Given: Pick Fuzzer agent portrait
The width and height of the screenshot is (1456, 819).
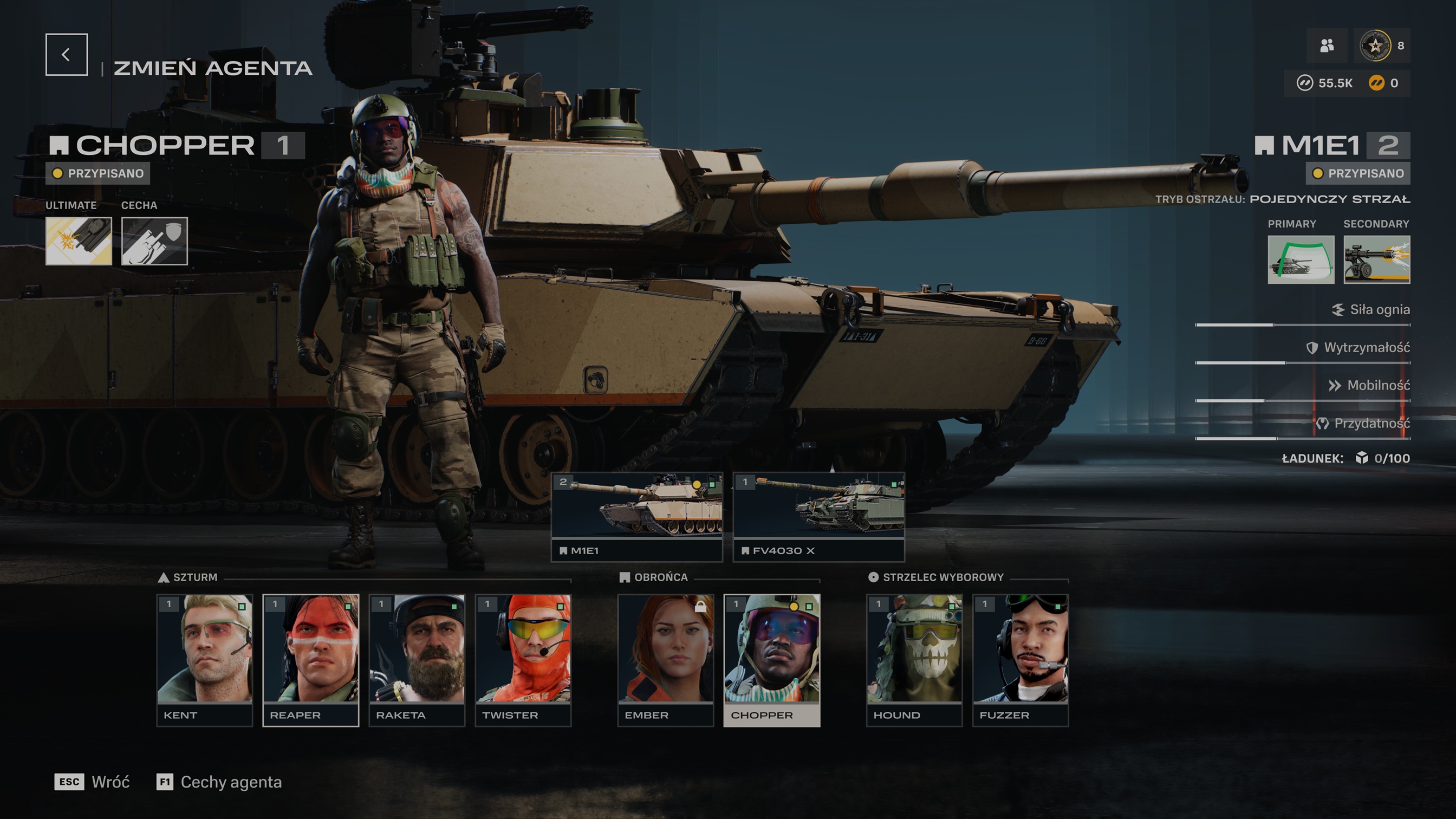Looking at the screenshot, I should point(1020,659).
